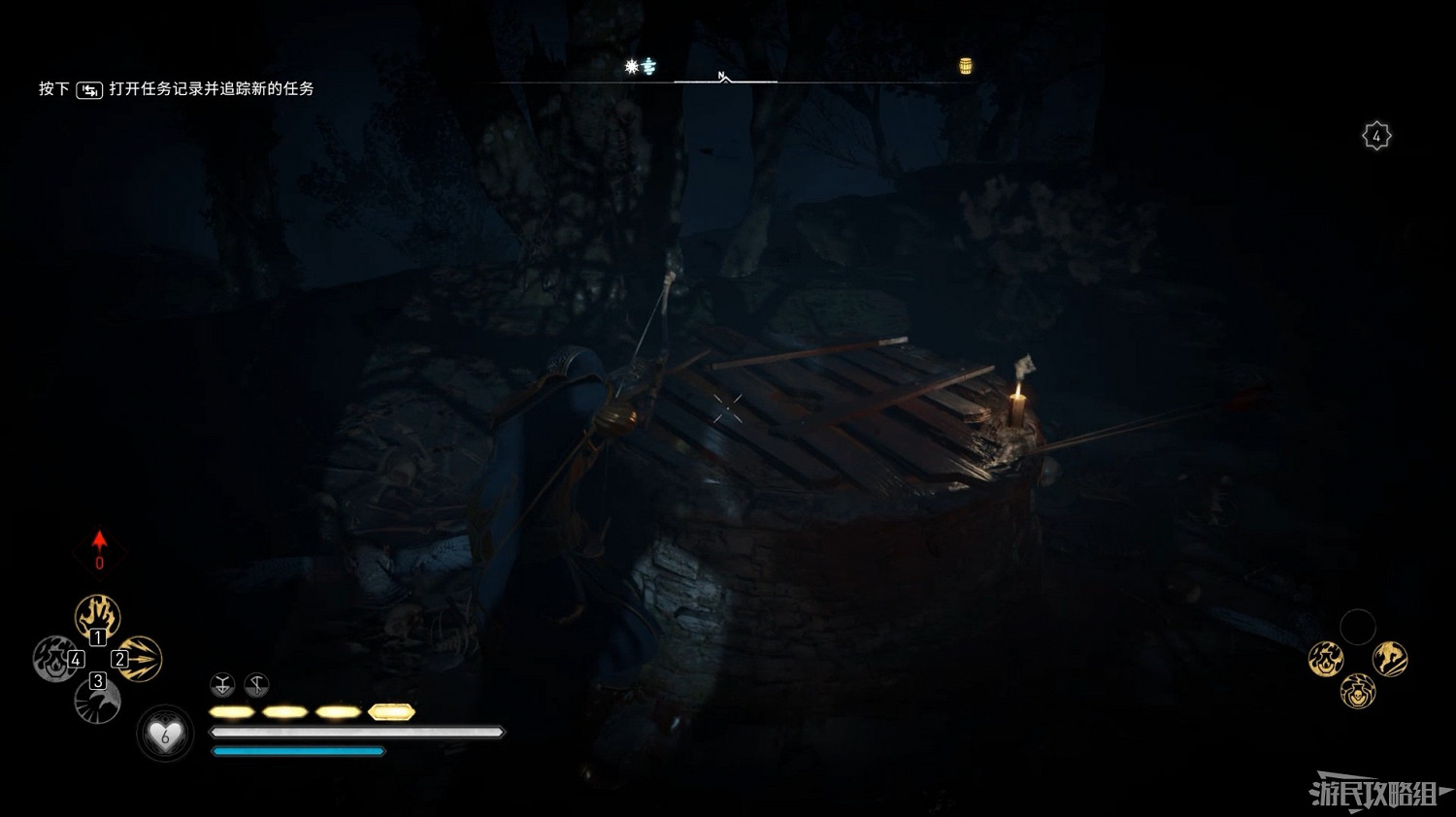1456x817 pixels.
Task: Click the rations heart icon showing 6
Action: click(163, 735)
